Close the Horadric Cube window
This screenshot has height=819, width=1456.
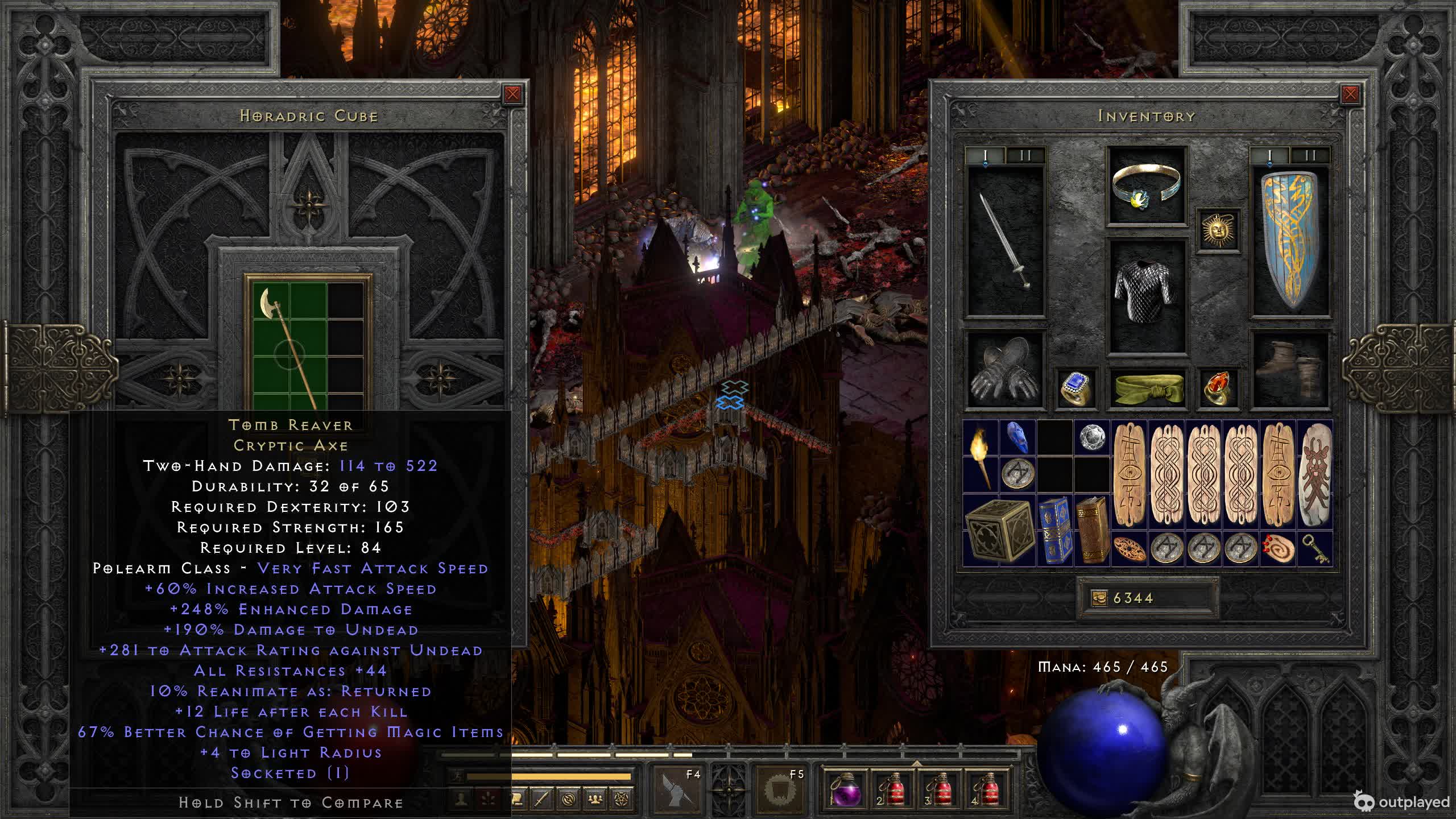click(512, 94)
